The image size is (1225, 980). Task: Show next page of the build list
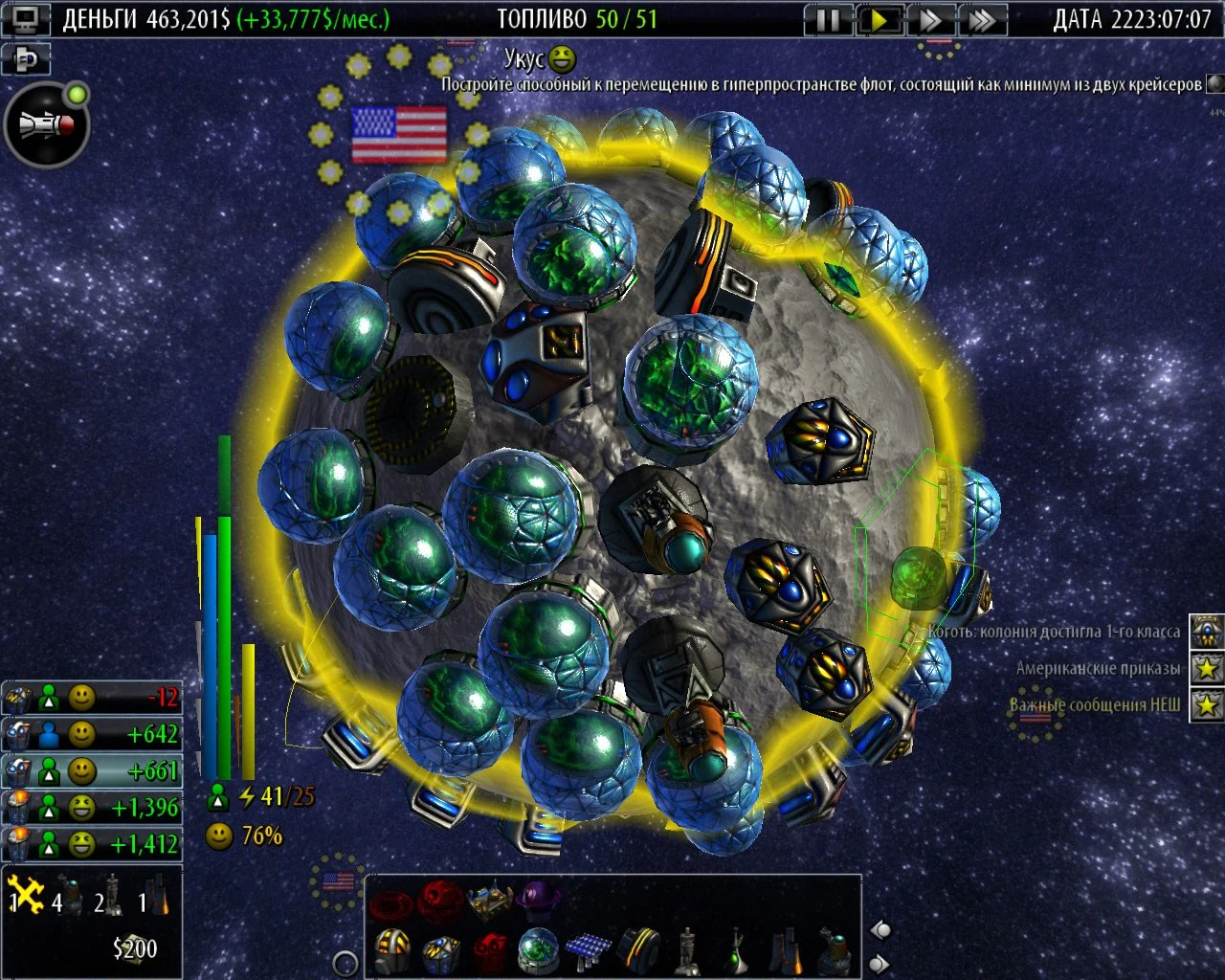point(880,963)
